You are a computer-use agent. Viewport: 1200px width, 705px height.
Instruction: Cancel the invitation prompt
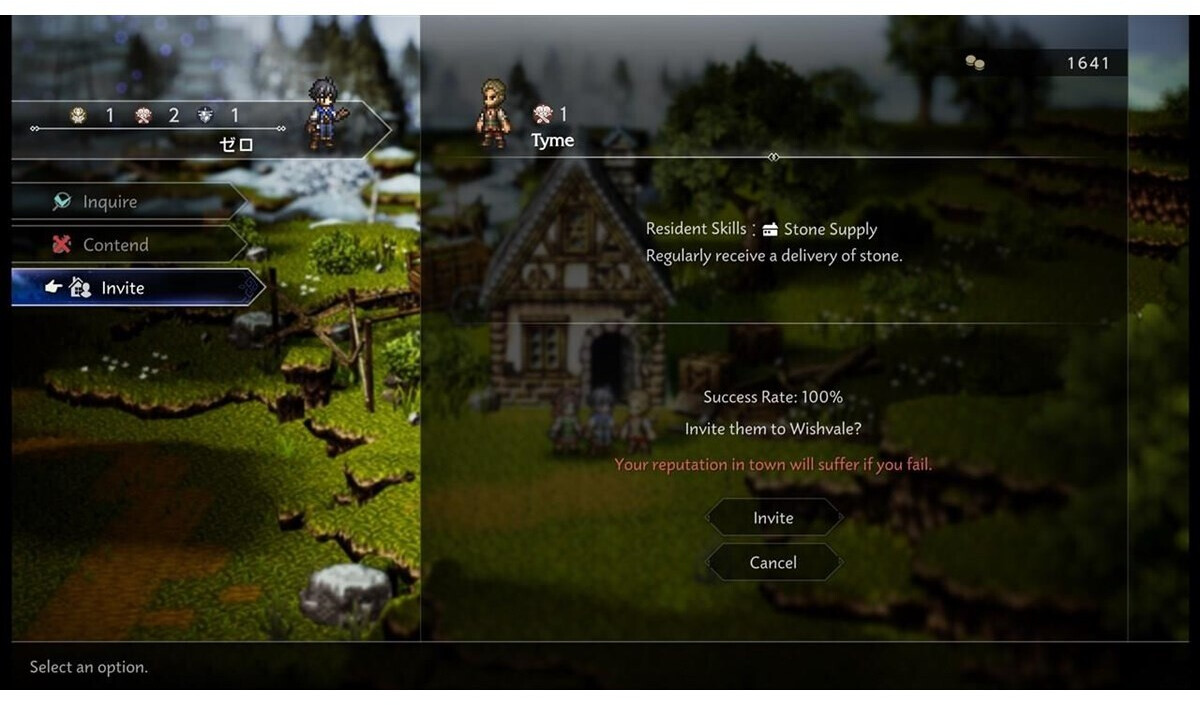coord(773,563)
